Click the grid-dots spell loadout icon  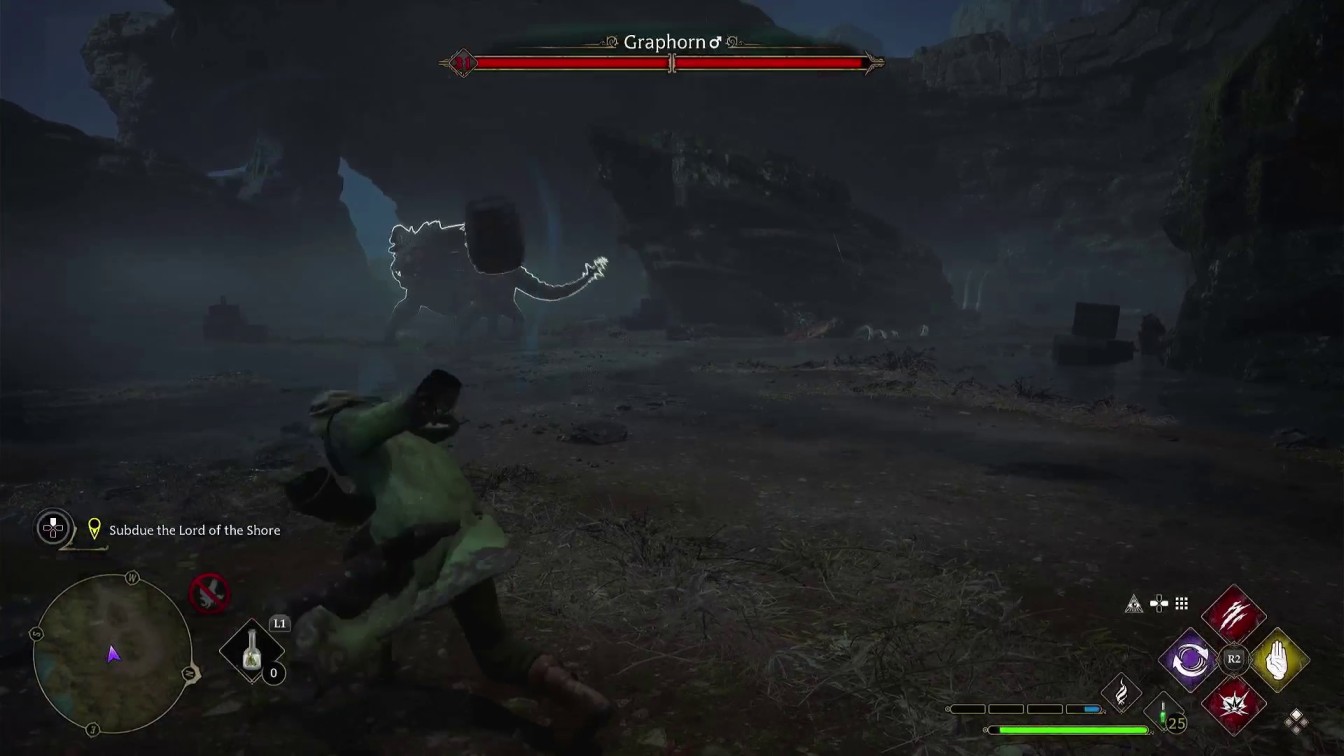pyautogui.click(x=1182, y=603)
